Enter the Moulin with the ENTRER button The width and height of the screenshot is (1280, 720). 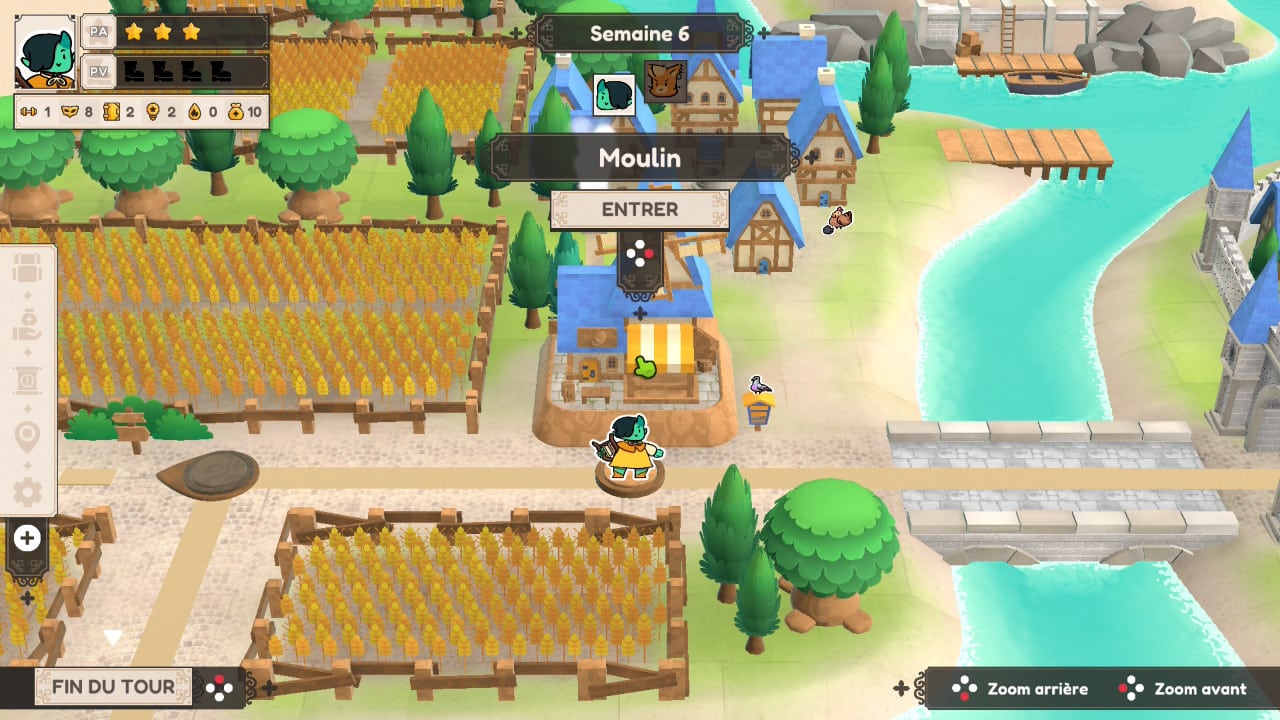pyautogui.click(x=640, y=210)
